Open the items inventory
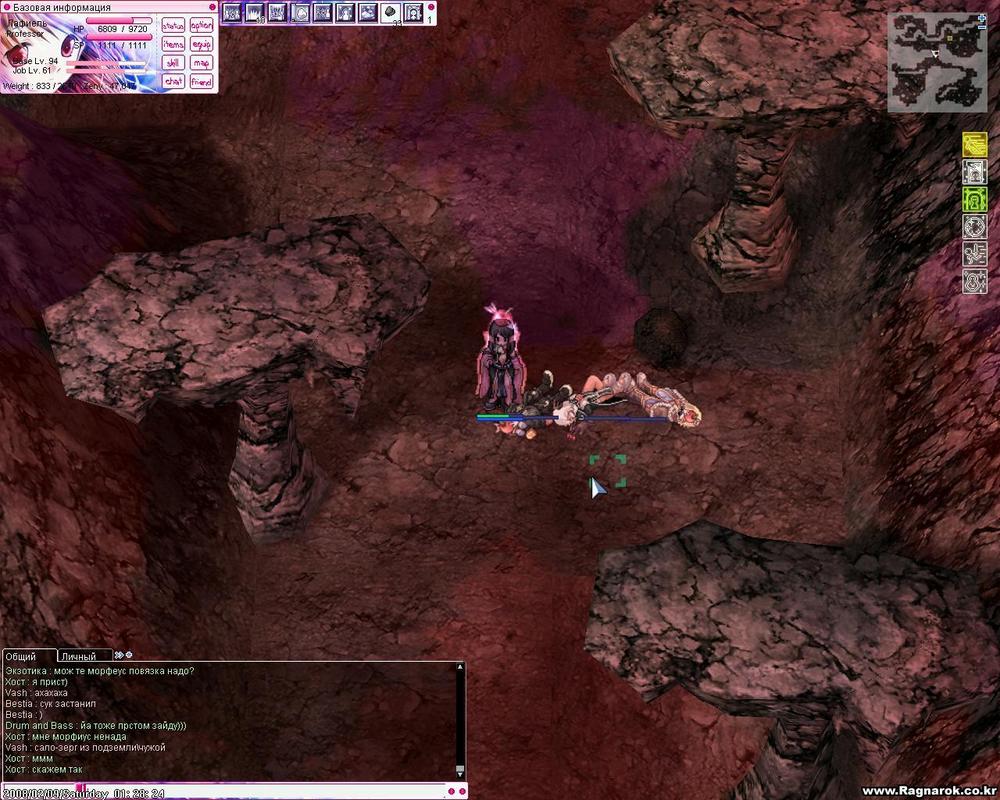The height and width of the screenshot is (800, 1000). pyautogui.click(x=173, y=44)
